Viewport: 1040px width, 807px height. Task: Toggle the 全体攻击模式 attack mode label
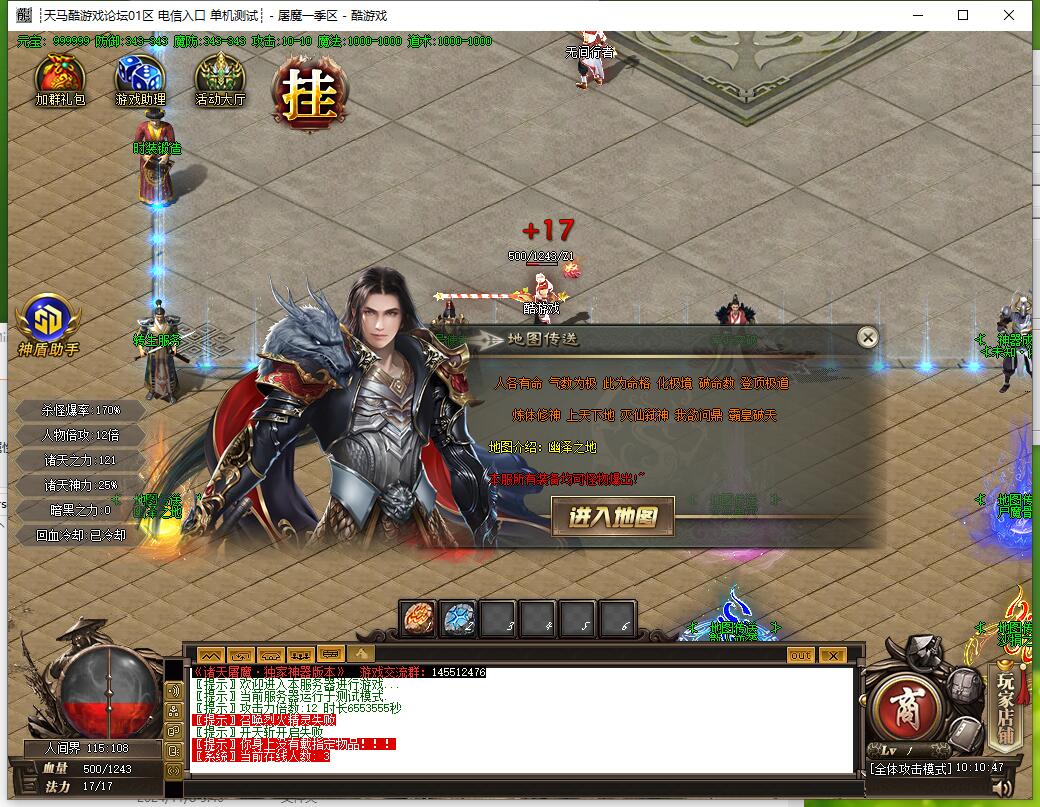(908, 769)
